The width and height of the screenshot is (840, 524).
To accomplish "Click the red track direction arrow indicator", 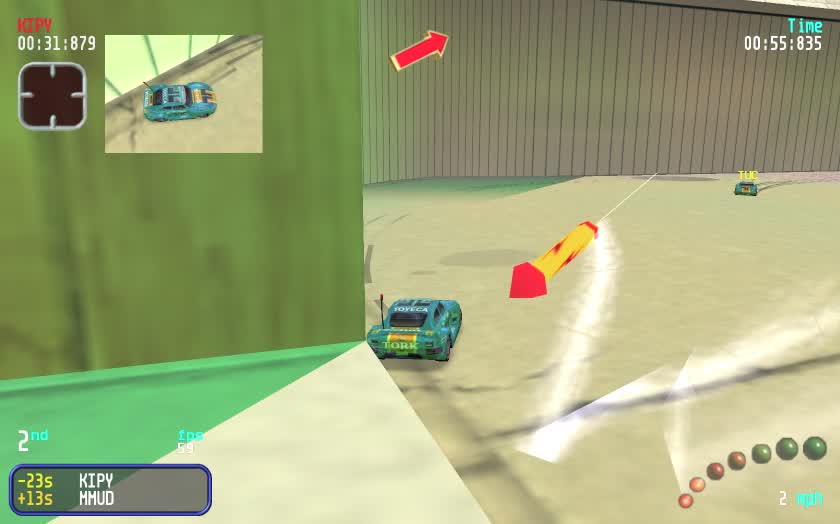I will 419,50.
